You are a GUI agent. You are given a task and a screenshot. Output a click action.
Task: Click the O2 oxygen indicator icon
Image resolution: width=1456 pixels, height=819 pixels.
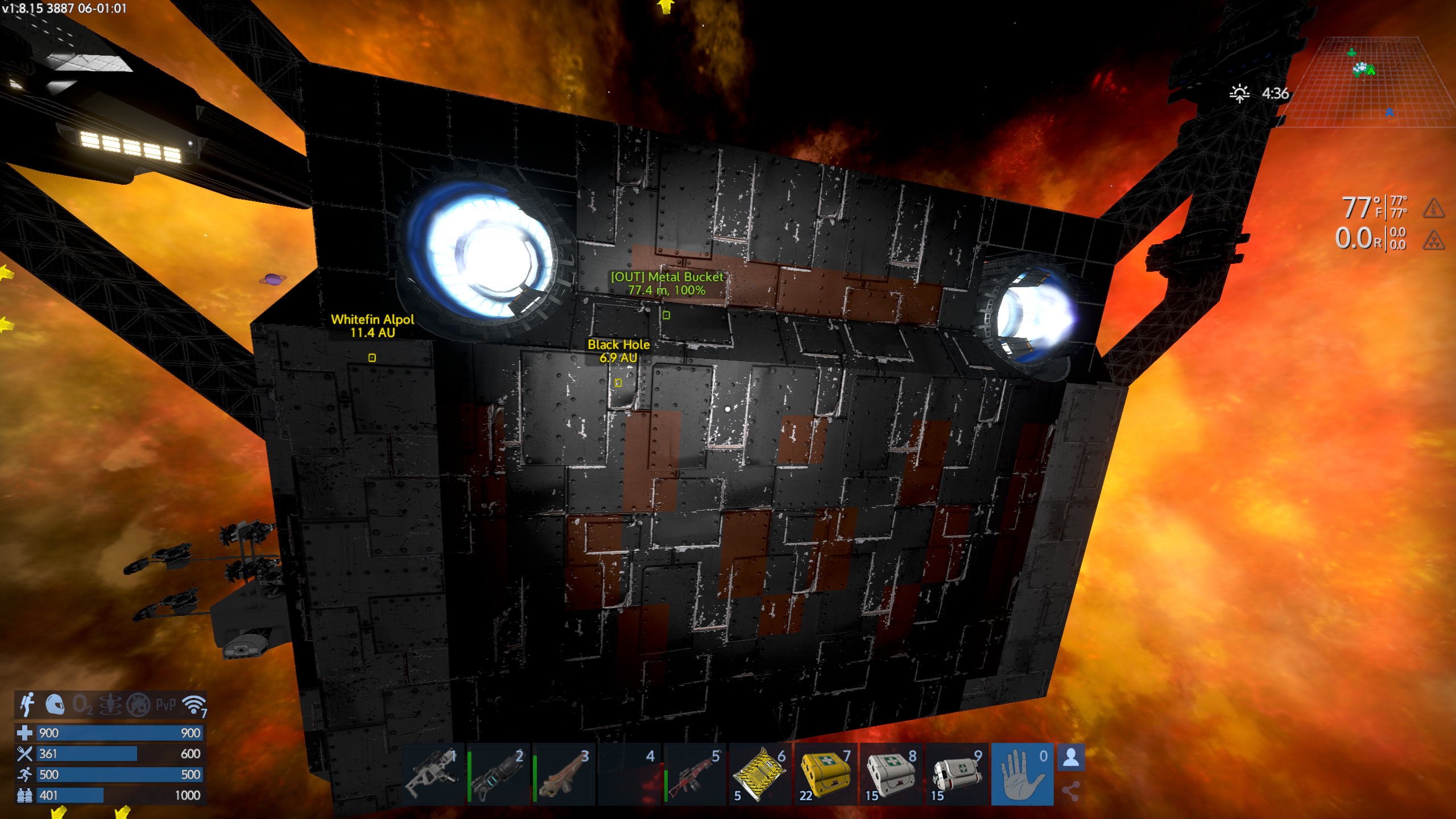[x=82, y=705]
